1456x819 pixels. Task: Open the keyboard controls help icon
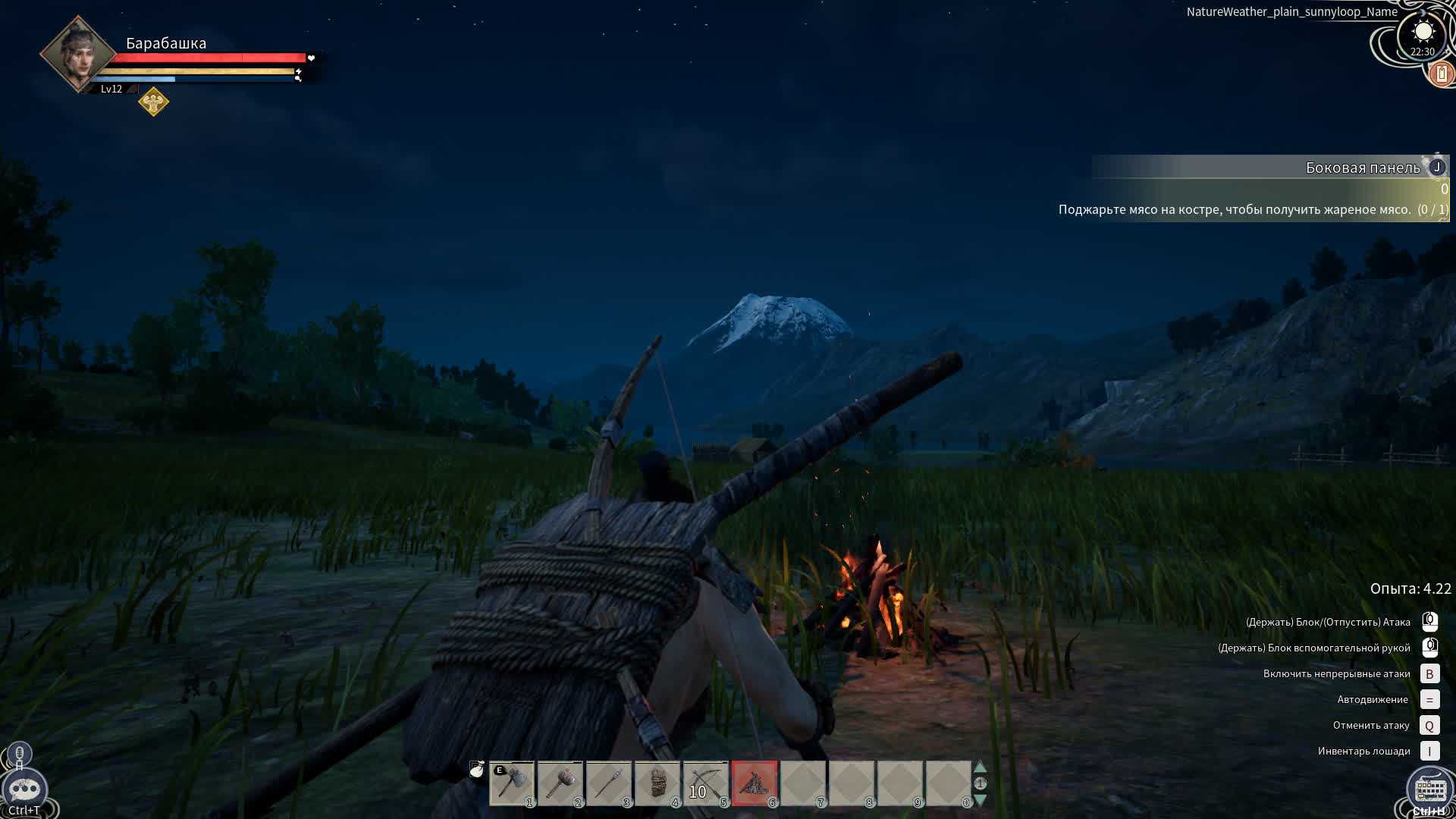(1429, 790)
